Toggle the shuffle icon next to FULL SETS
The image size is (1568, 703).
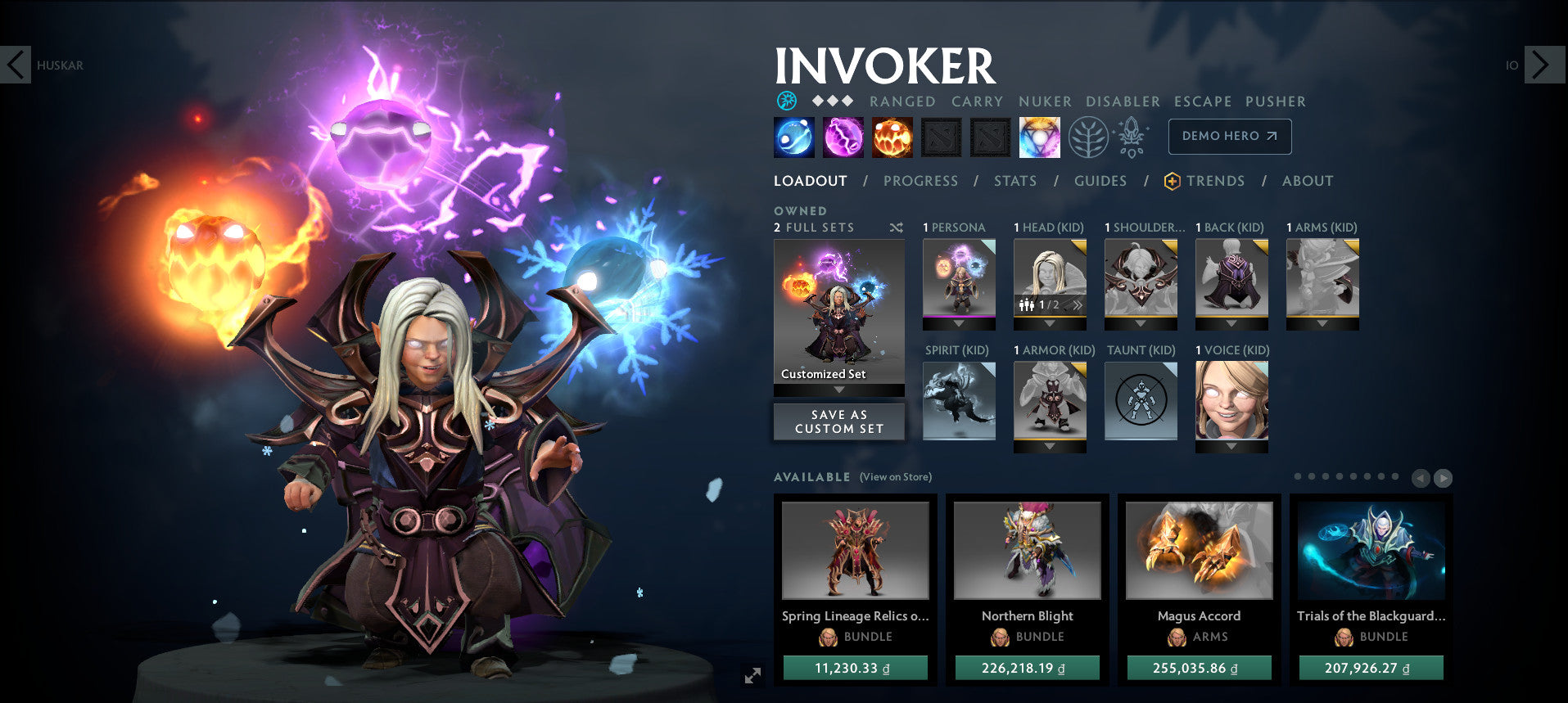pos(895,228)
